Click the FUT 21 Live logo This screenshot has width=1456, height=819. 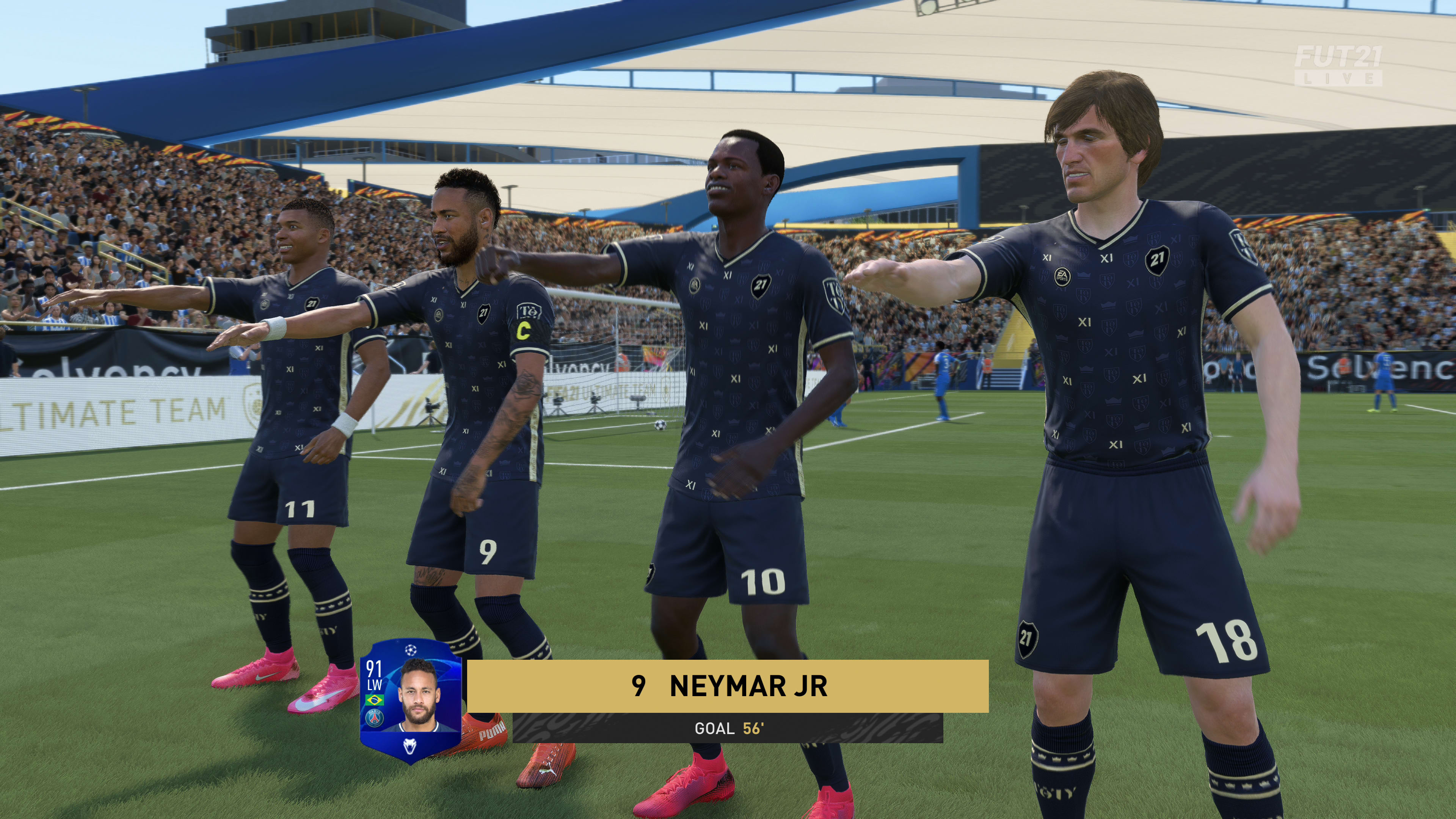click(1338, 66)
